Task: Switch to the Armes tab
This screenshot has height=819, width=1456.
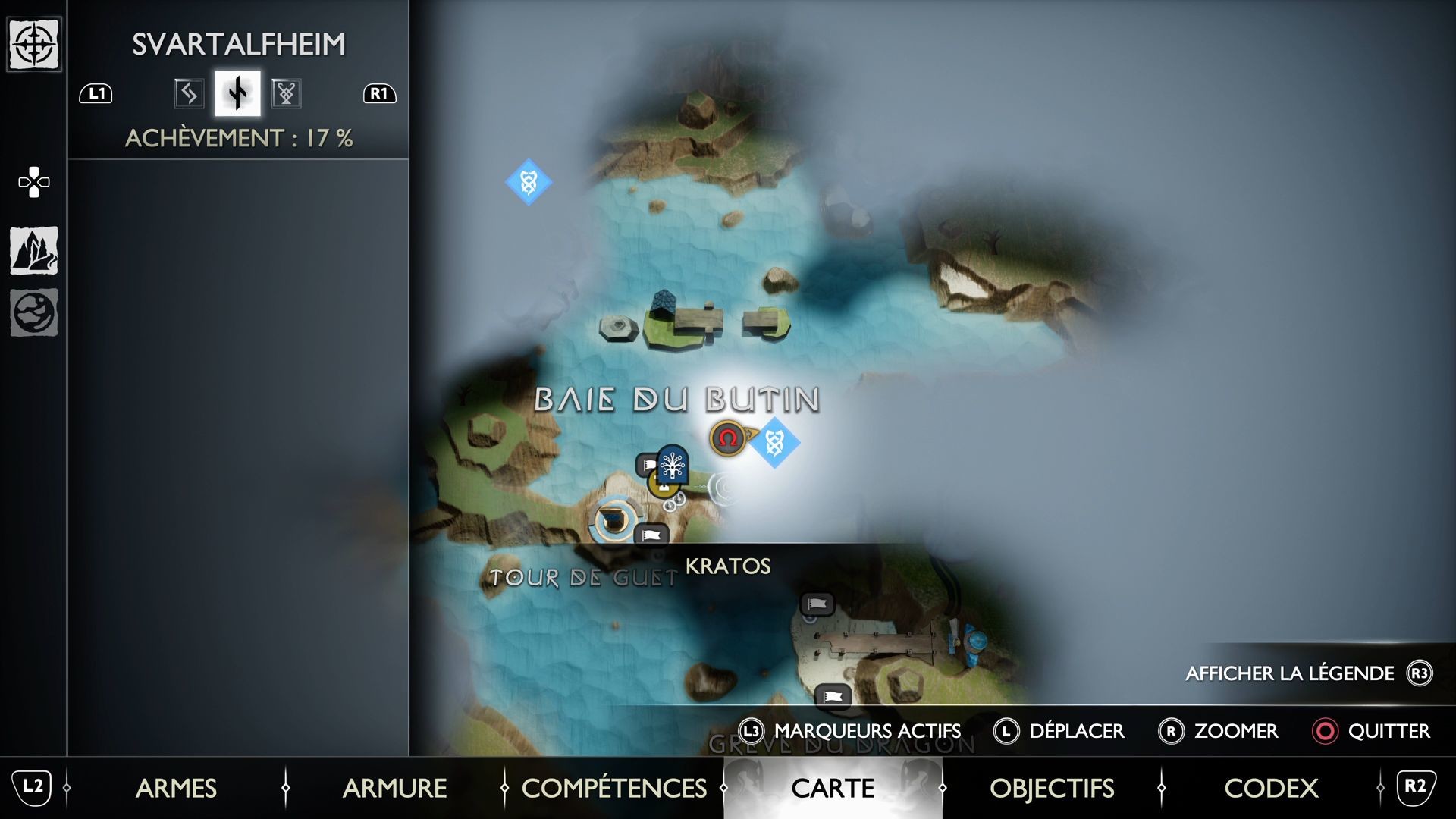Action: click(176, 788)
